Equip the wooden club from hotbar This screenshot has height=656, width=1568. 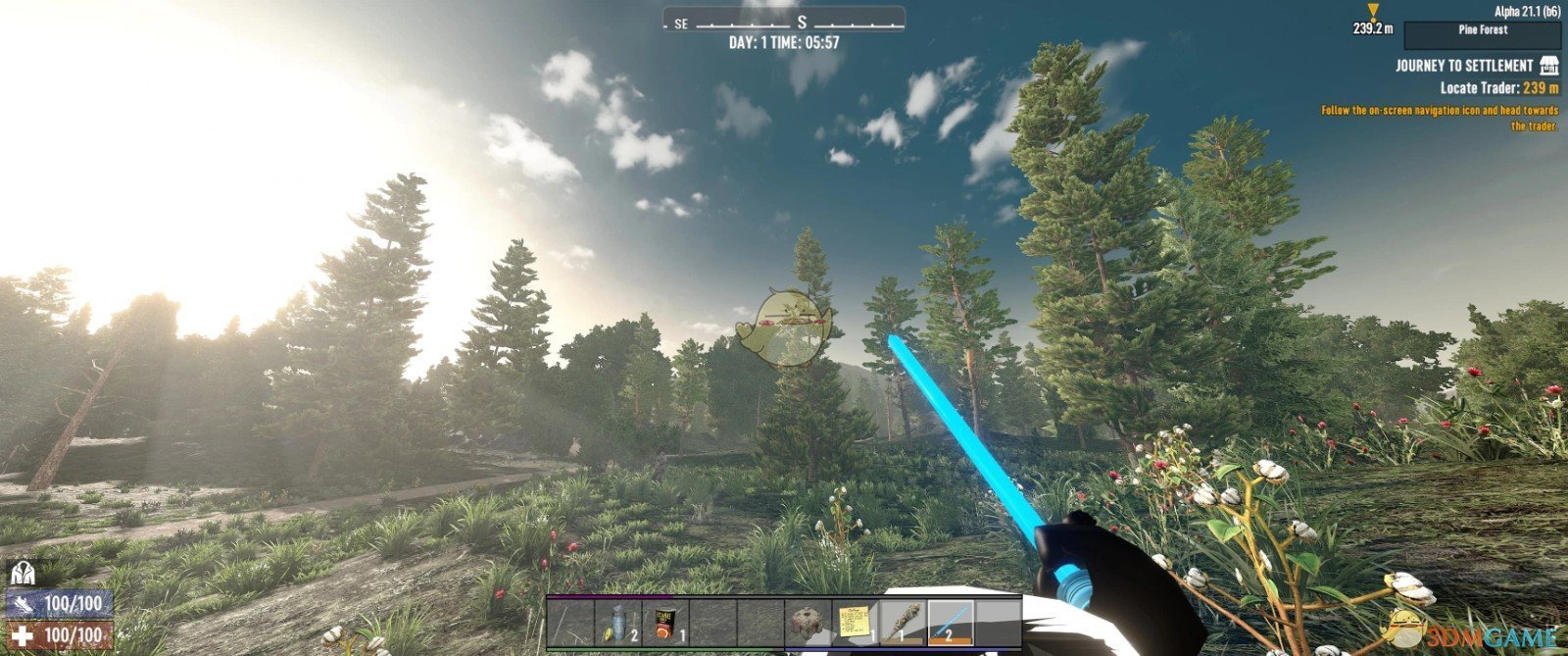click(903, 624)
